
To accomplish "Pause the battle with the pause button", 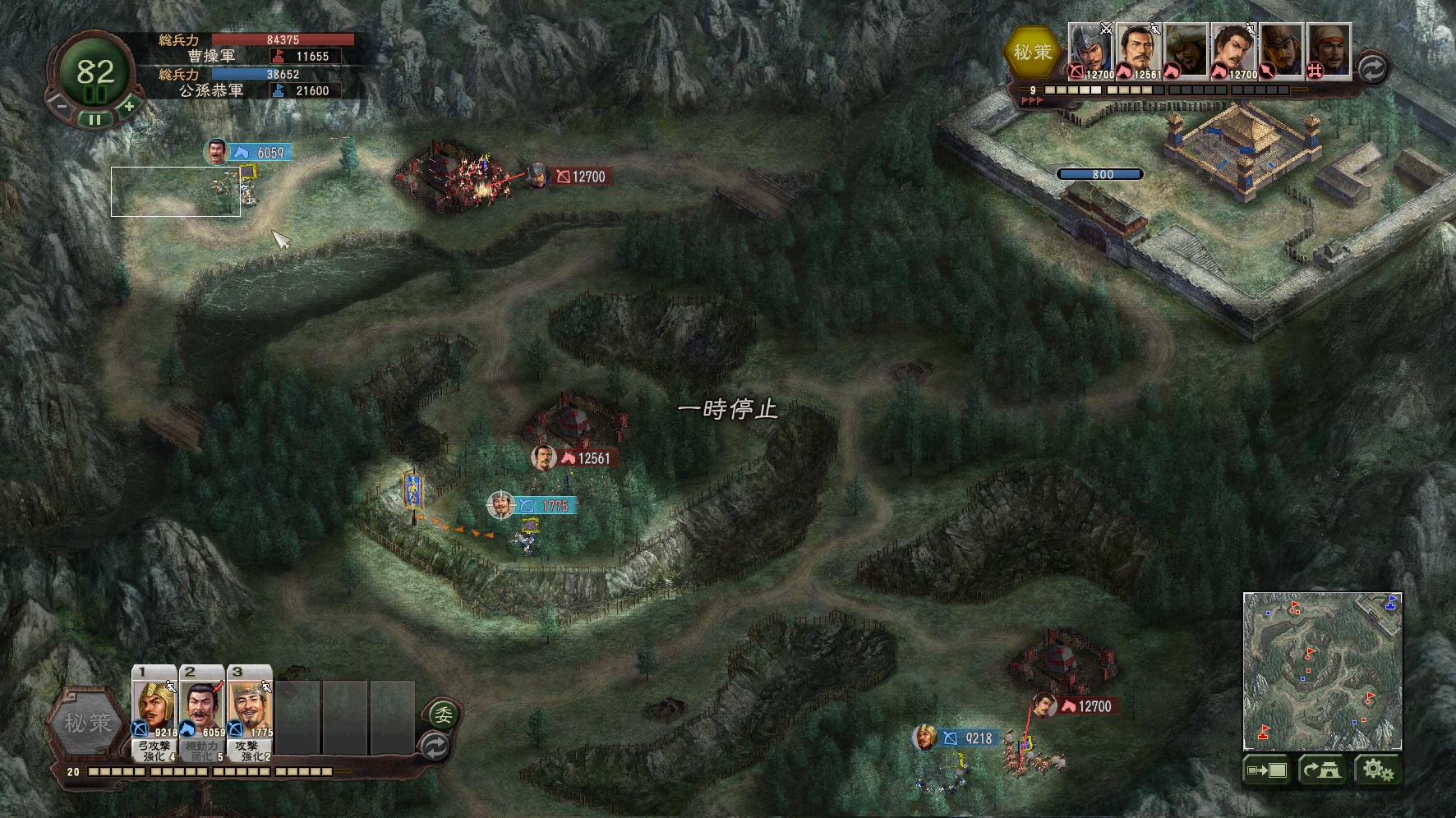I will [x=95, y=120].
